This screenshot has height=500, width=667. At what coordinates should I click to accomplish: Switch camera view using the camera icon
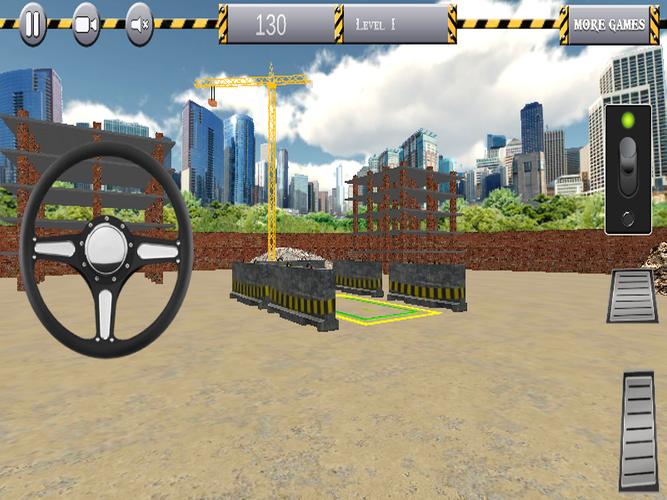87,24
